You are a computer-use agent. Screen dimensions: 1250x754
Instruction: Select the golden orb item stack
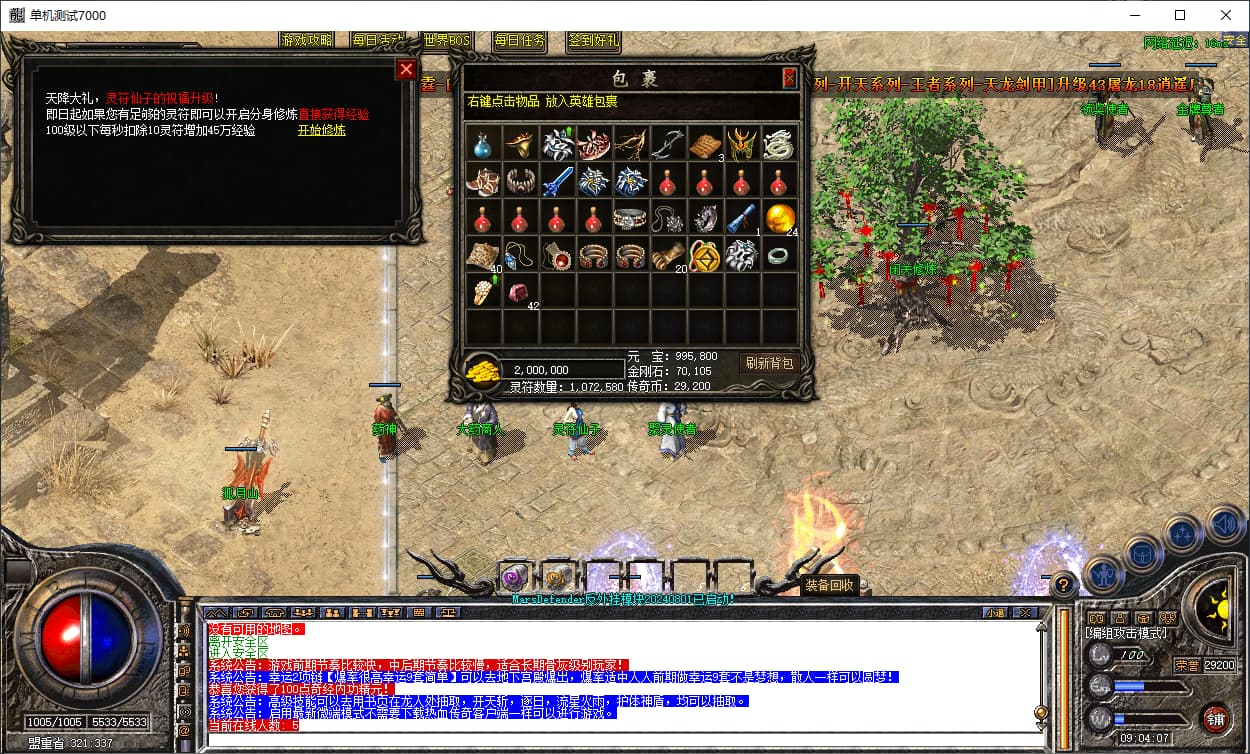(779, 217)
